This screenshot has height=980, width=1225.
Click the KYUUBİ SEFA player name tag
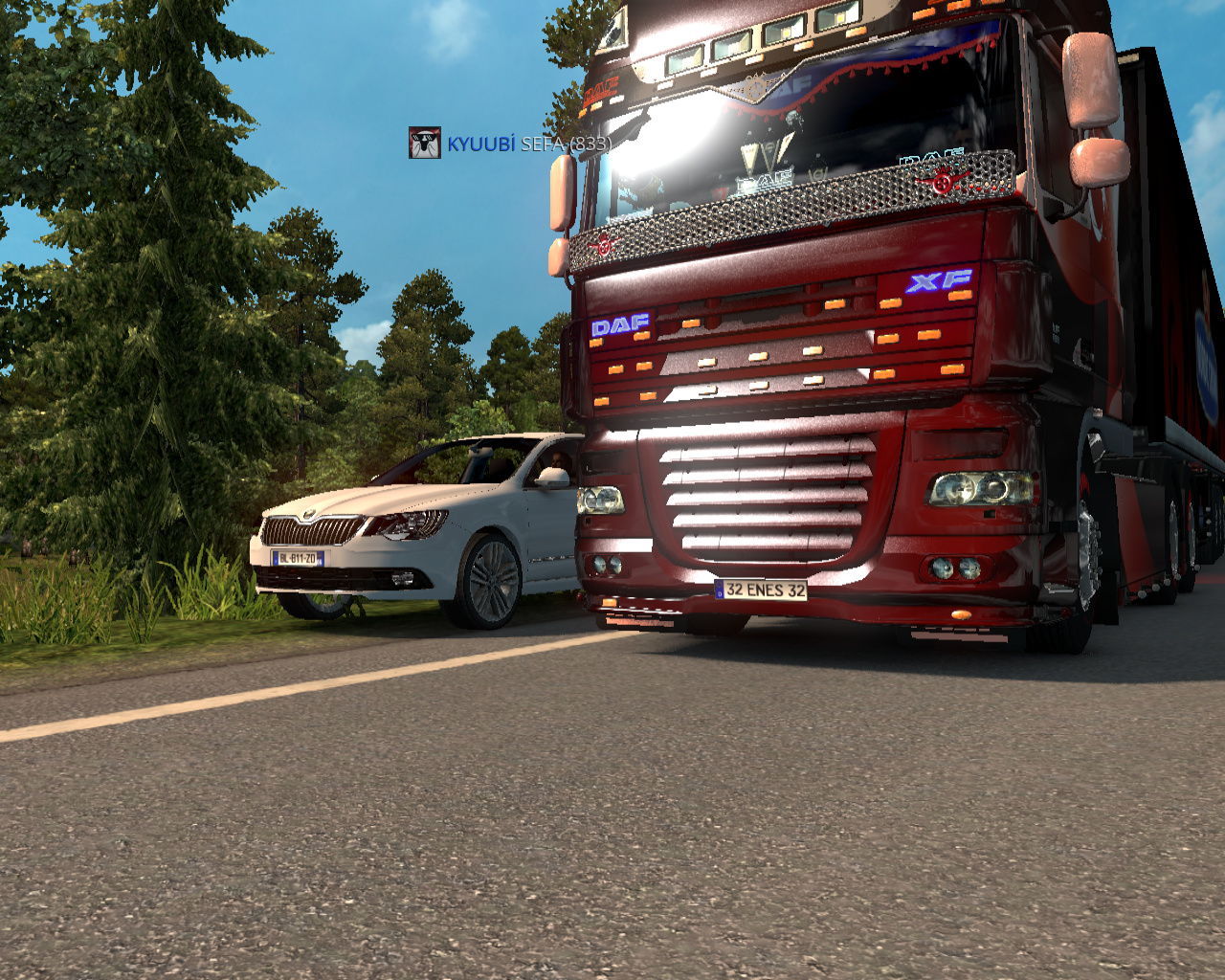[528, 144]
